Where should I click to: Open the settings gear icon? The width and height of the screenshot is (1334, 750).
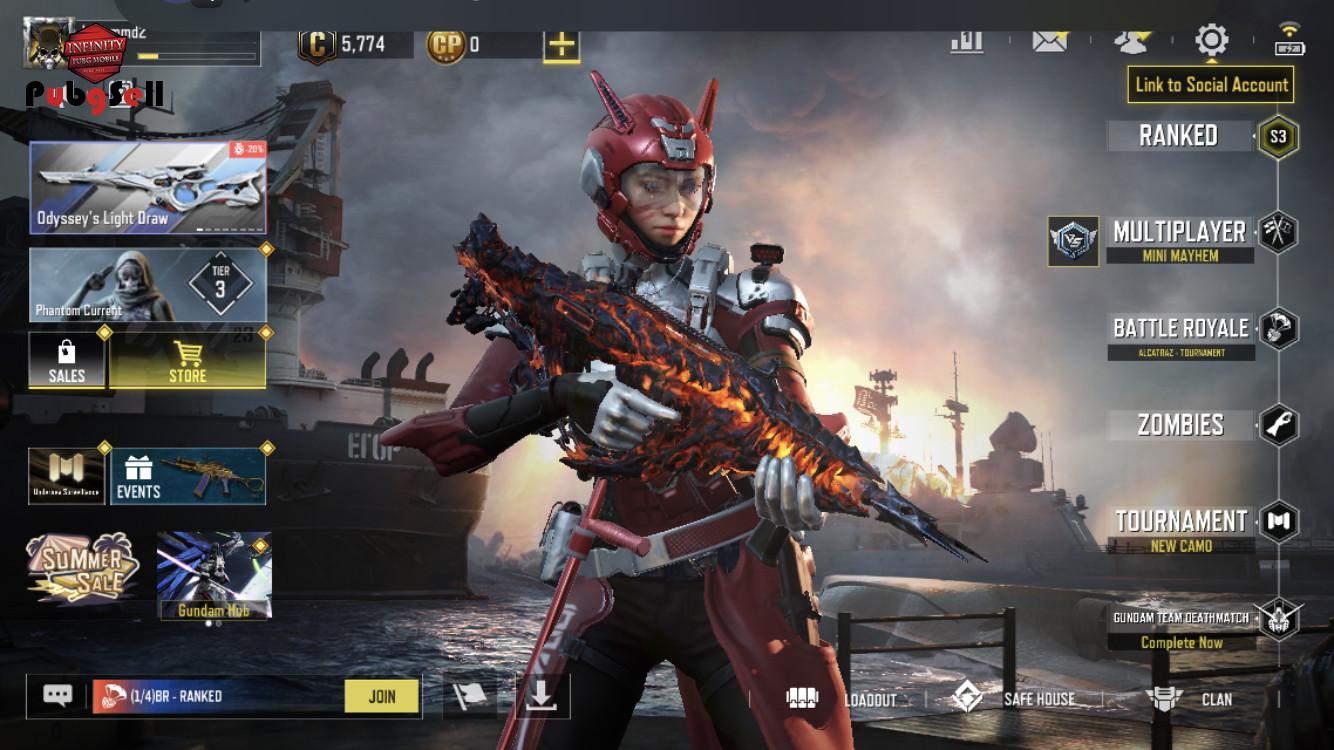[1211, 41]
